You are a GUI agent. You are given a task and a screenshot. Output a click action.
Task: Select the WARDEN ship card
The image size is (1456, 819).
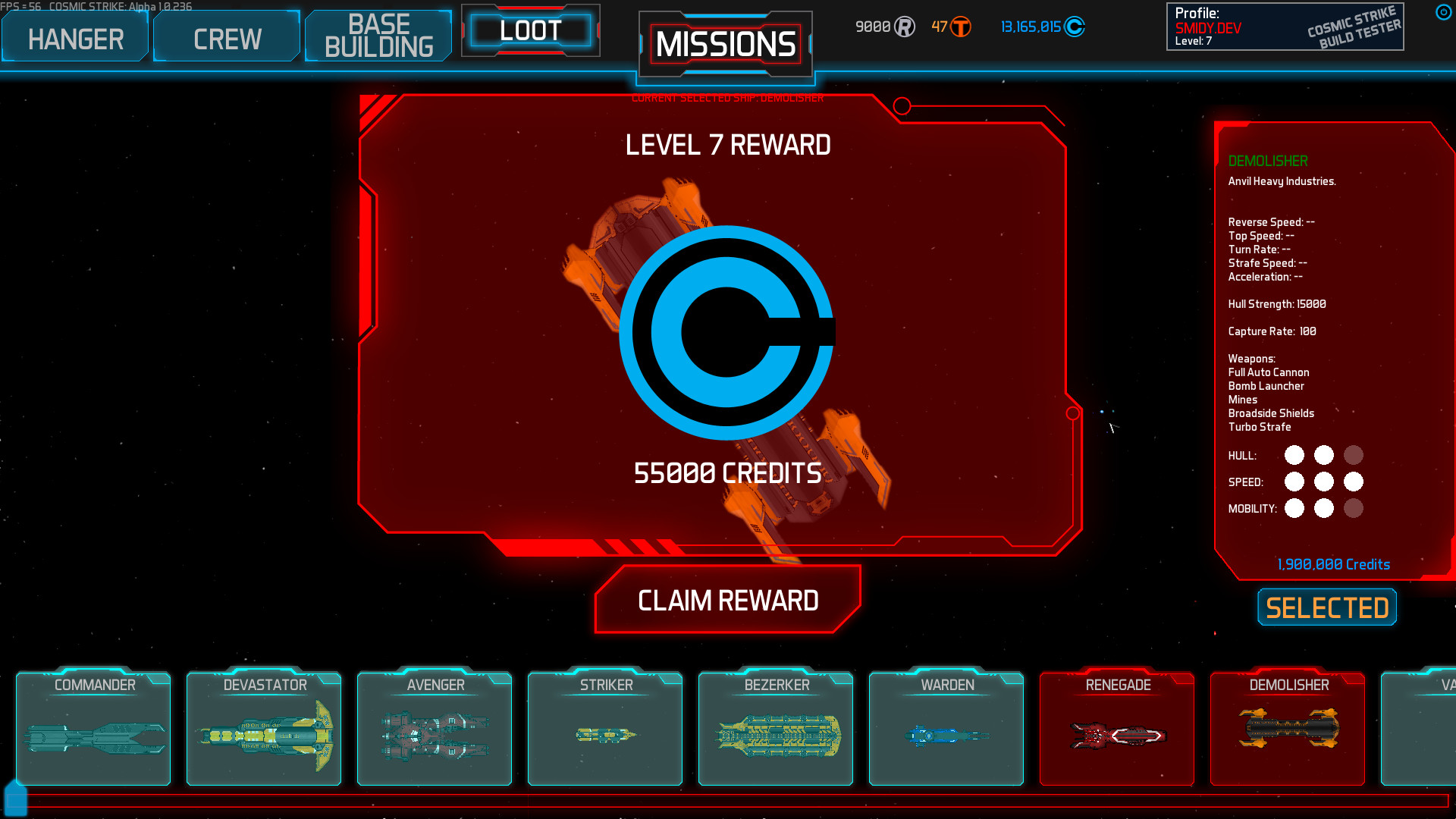pos(946,728)
